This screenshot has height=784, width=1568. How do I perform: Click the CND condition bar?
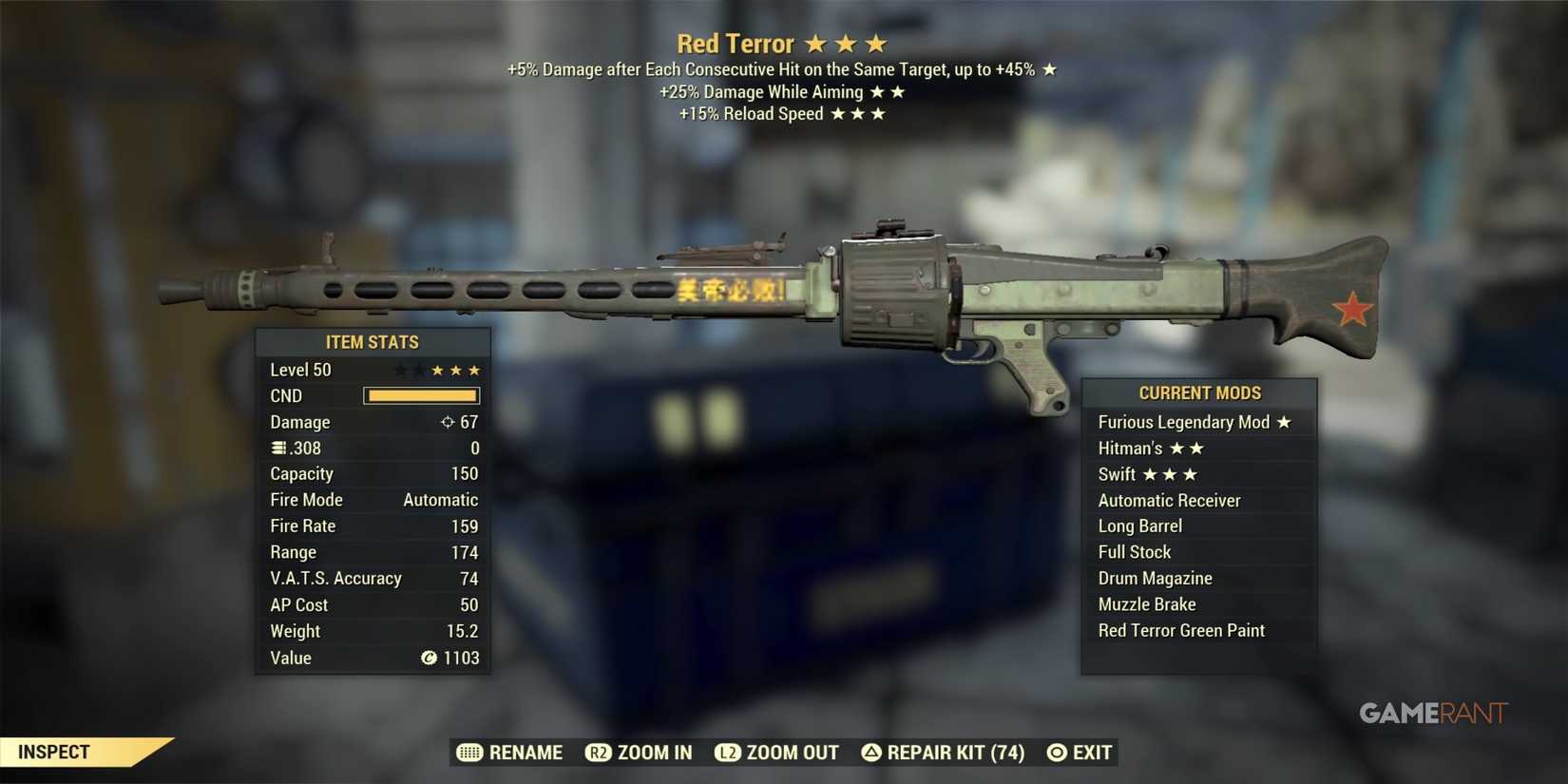pos(421,395)
